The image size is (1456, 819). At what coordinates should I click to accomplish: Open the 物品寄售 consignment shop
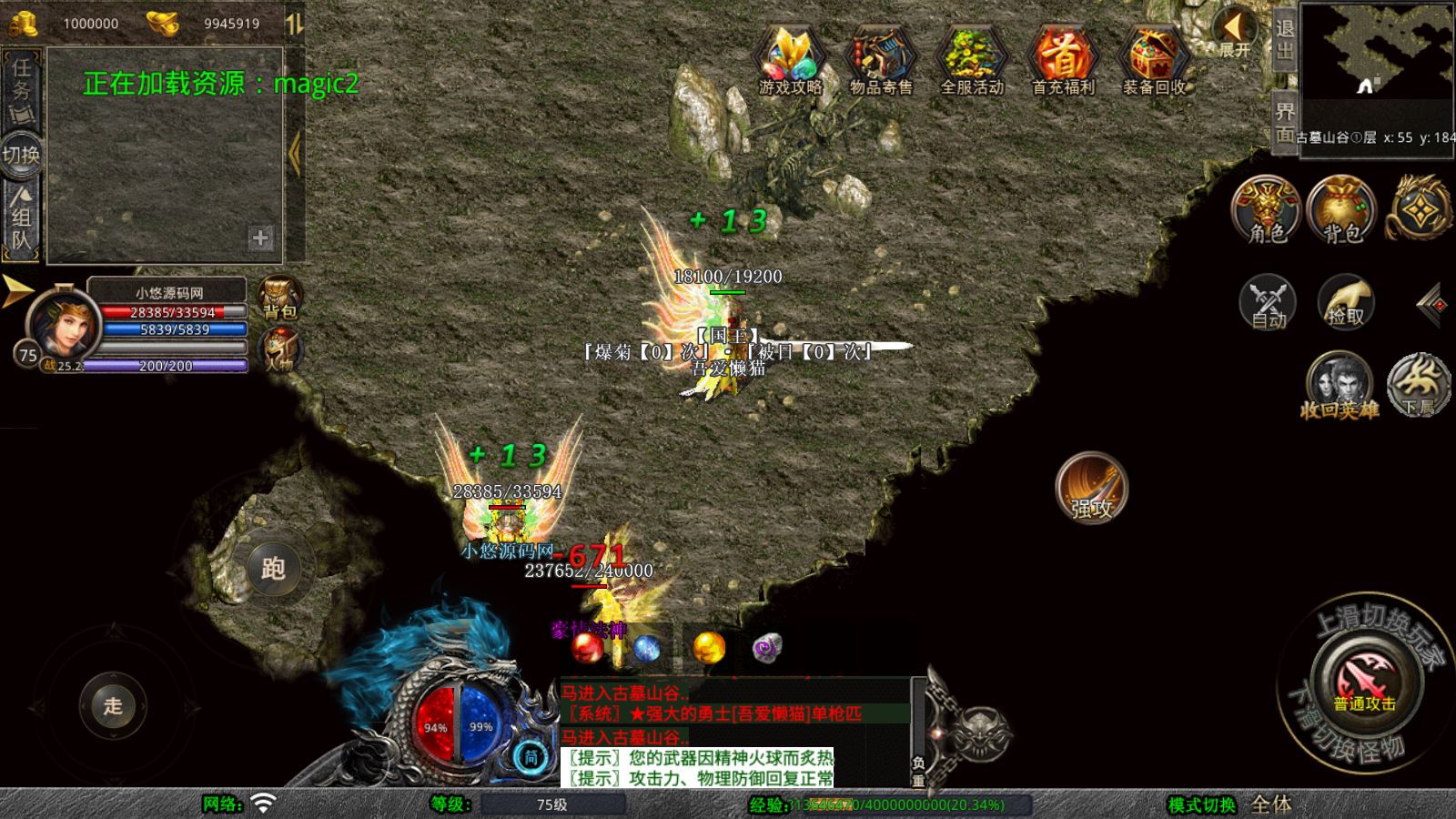tap(880, 60)
